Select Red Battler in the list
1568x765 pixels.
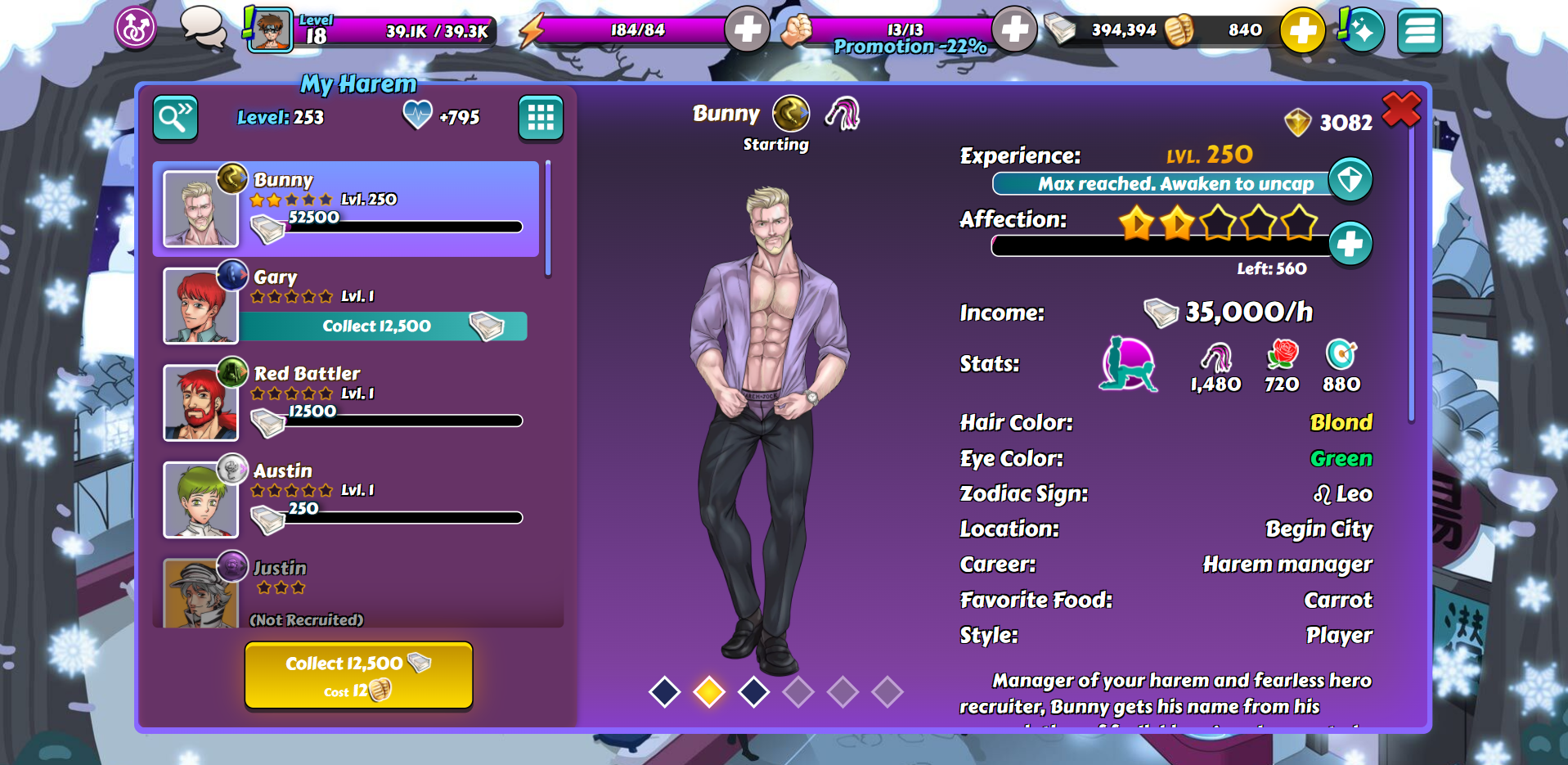click(345, 403)
